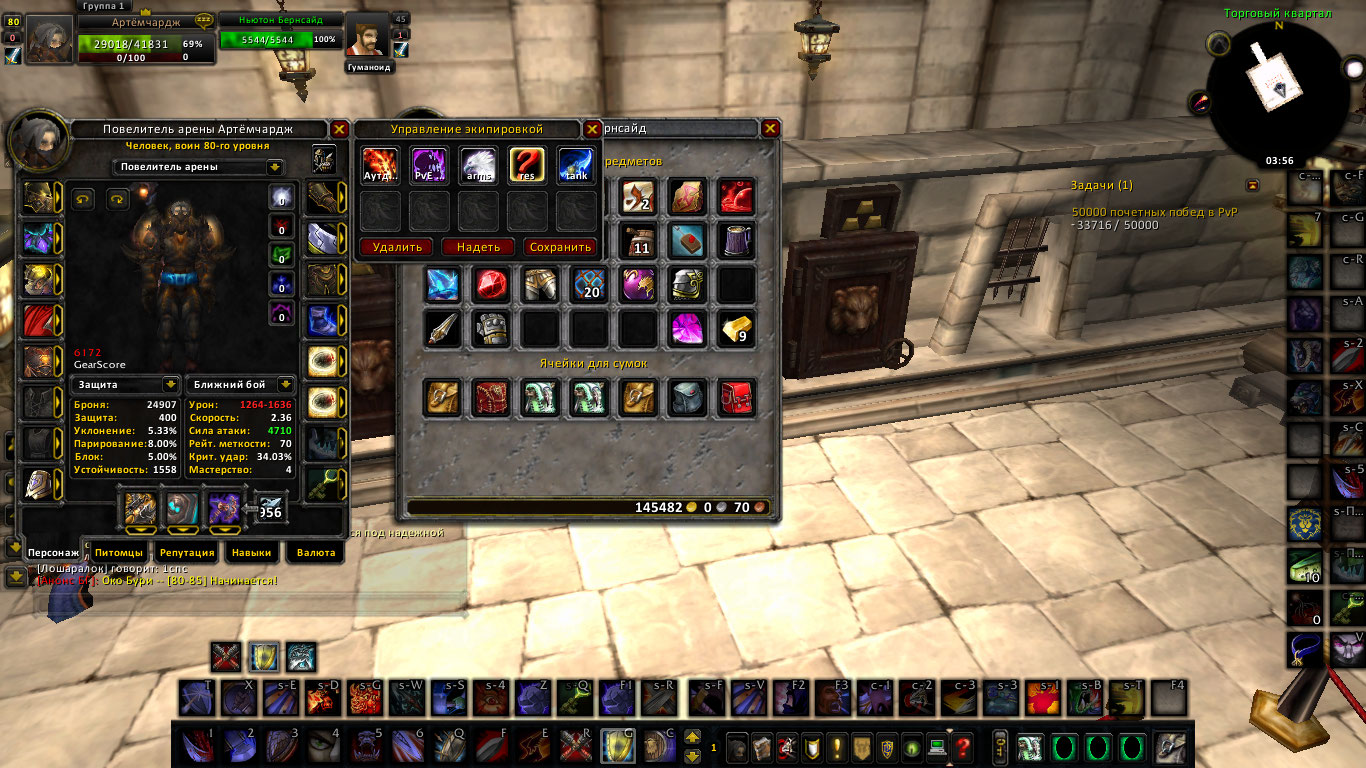Select the 'tank' equipment set
Viewport: 1366px width, 768px height.
575,165
